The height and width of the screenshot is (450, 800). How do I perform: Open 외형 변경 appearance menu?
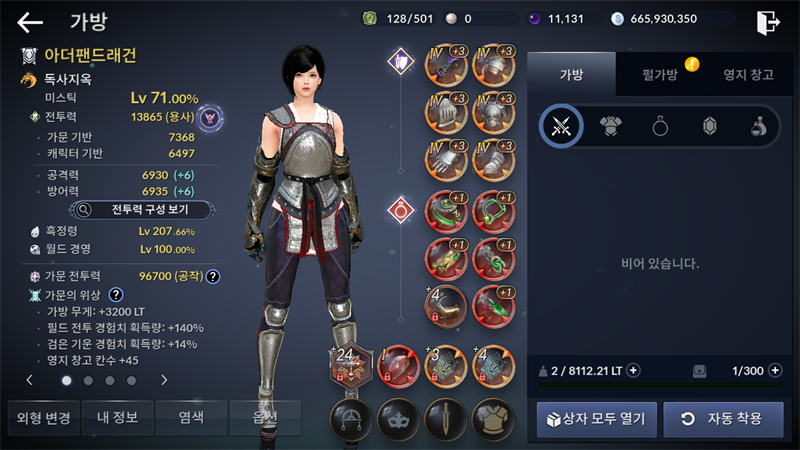pos(42,417)
